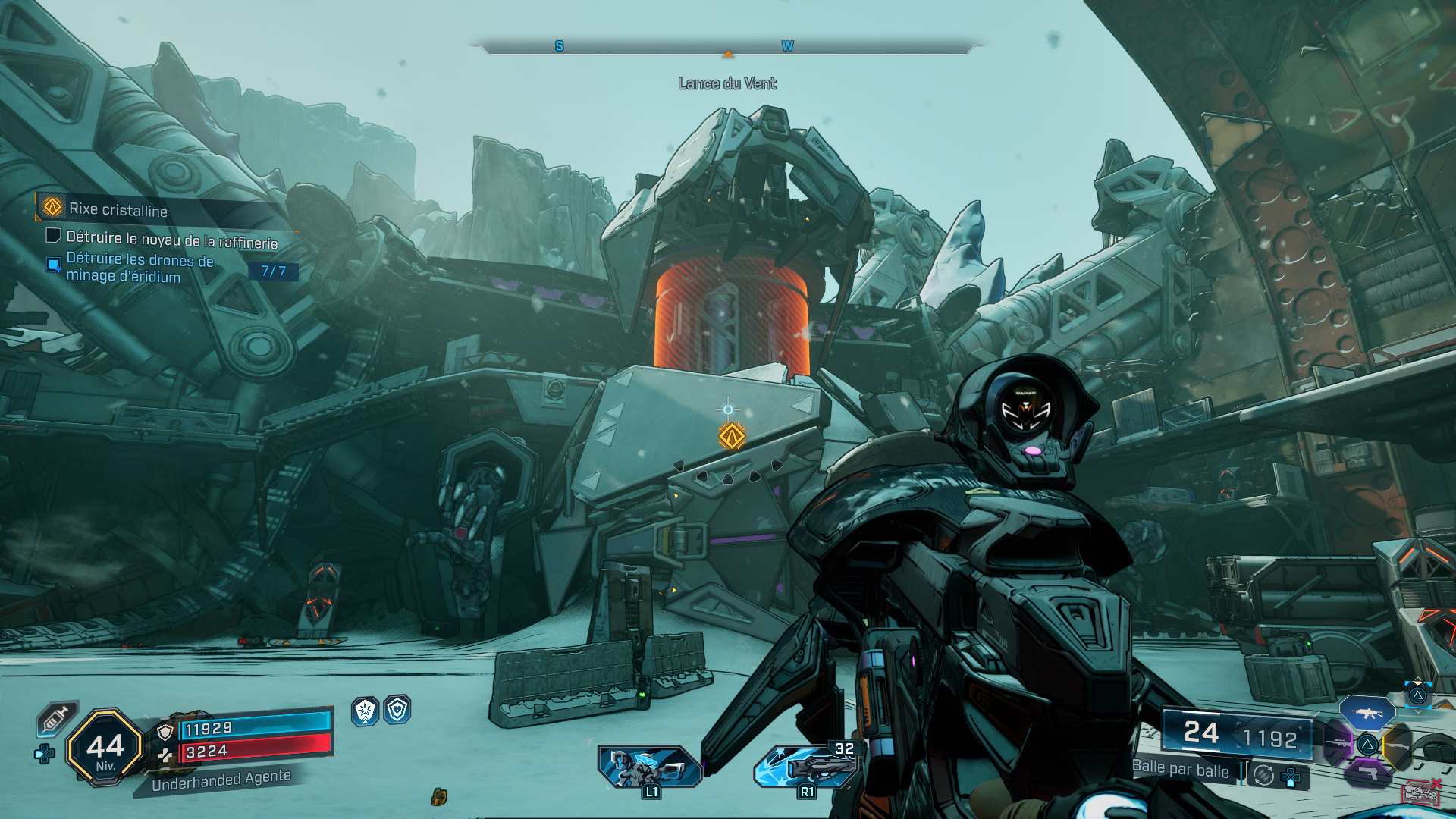
Task: Click the refinery core objective checkbox
Action: click(x=53, y=236)
